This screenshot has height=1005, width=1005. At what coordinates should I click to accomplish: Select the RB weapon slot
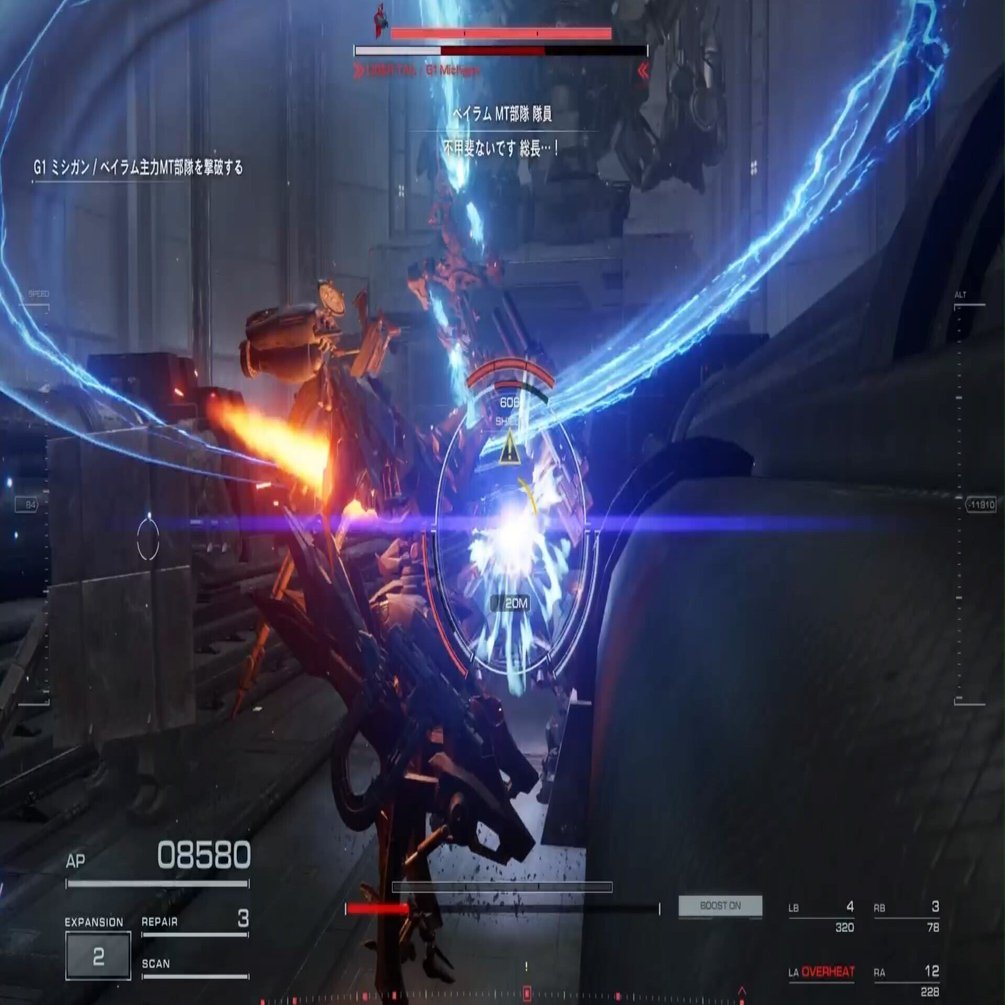click(906, 916)
